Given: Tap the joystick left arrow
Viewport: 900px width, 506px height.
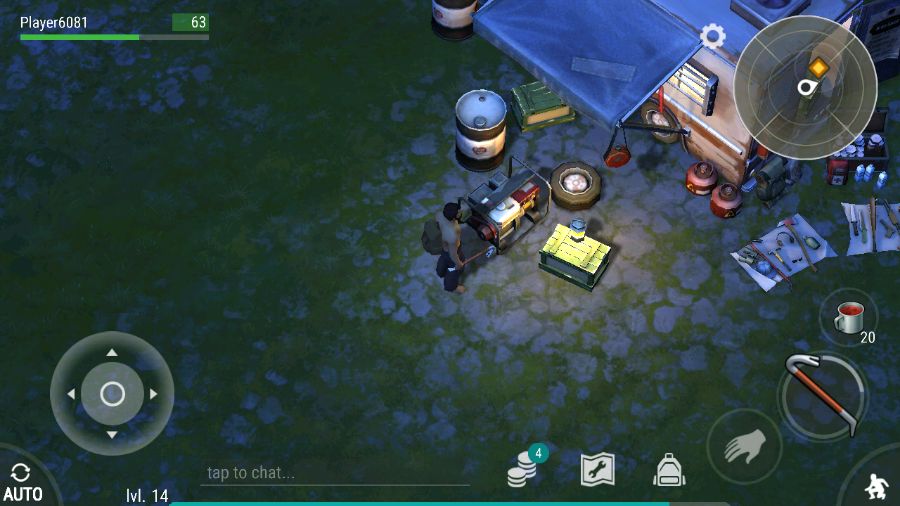Looking at the screenshot, I should pos(70,394).
